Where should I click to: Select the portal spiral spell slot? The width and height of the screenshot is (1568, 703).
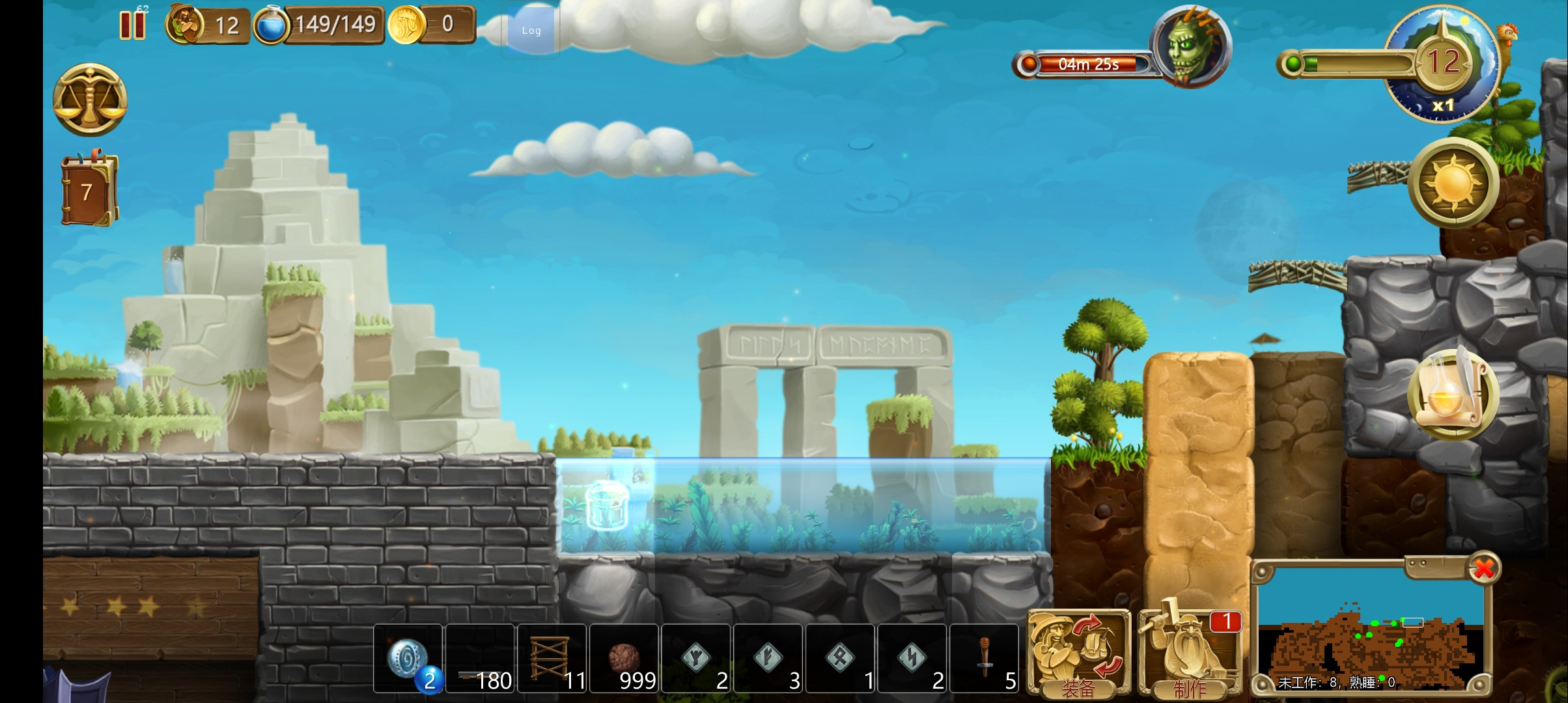point(408,659)
